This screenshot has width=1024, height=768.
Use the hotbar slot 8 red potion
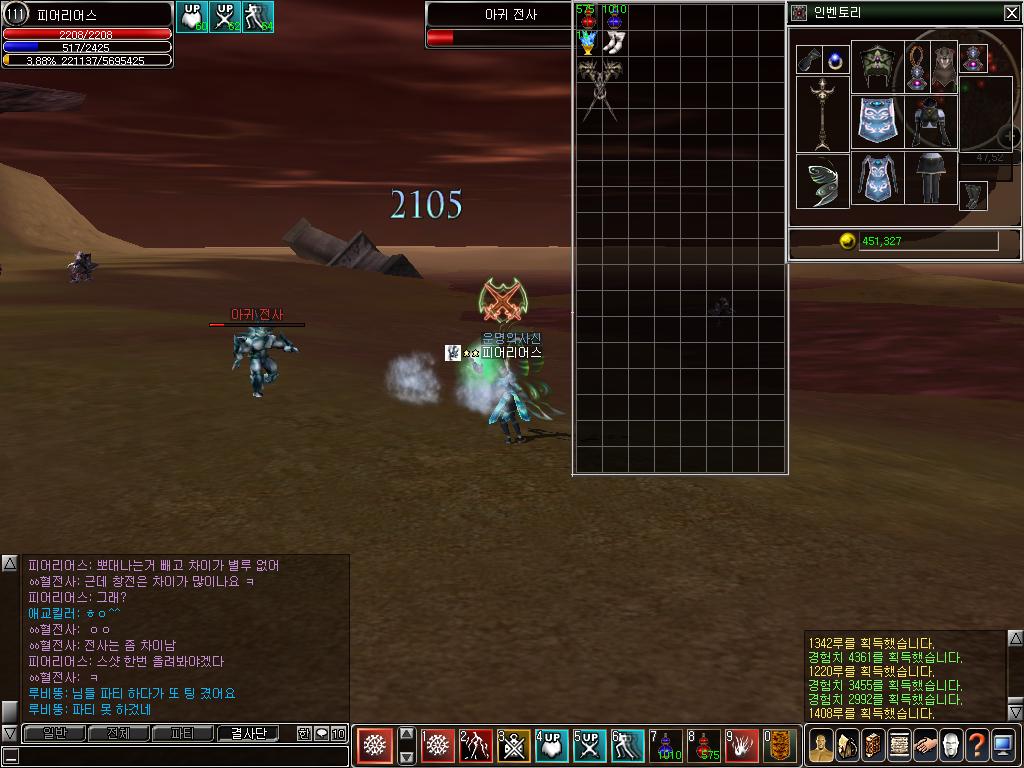704,745
